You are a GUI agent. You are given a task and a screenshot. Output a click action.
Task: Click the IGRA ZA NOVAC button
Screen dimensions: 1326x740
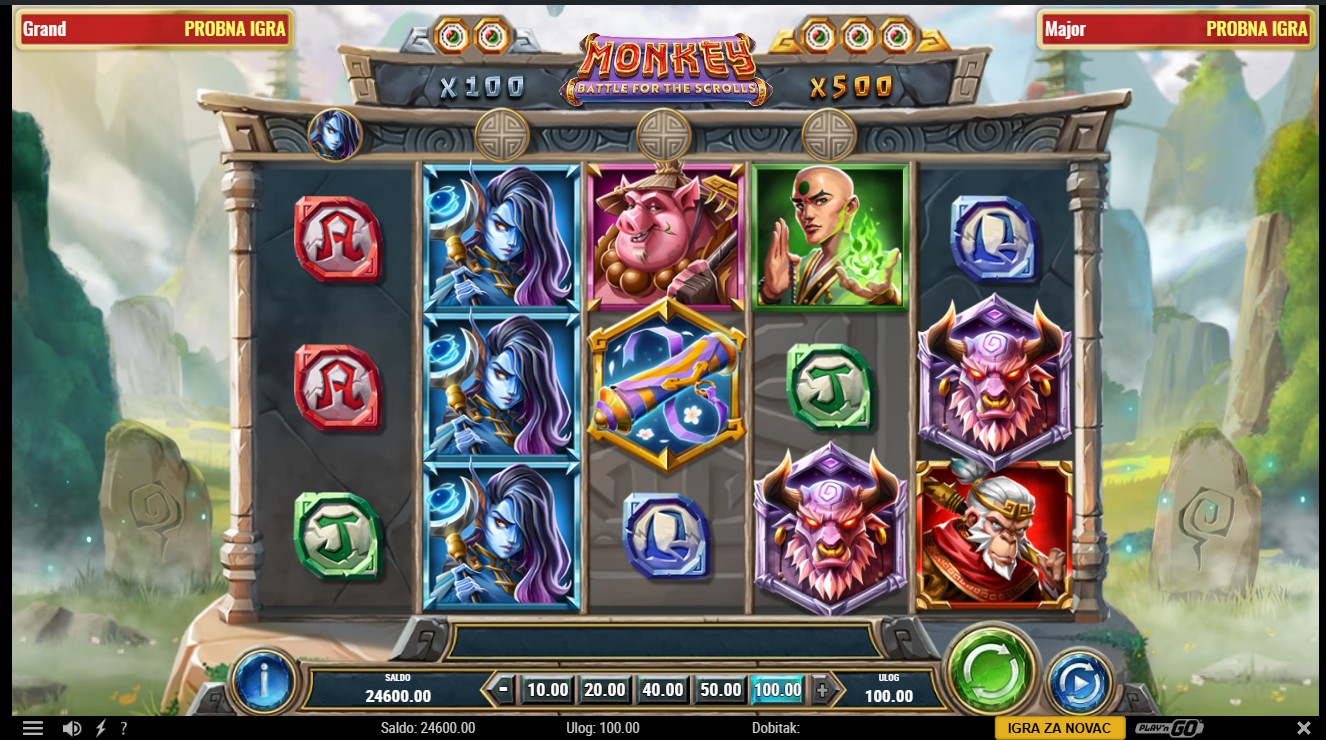[1059, 728]
